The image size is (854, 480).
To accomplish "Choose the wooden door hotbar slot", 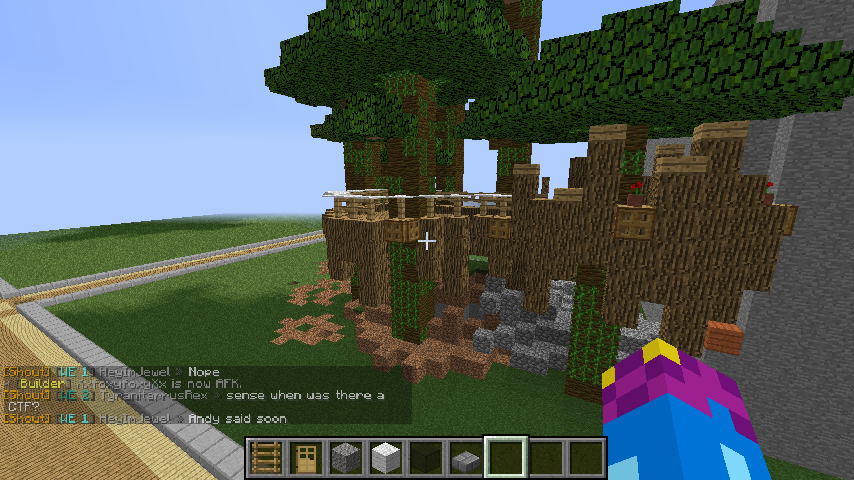I will 305,458.
